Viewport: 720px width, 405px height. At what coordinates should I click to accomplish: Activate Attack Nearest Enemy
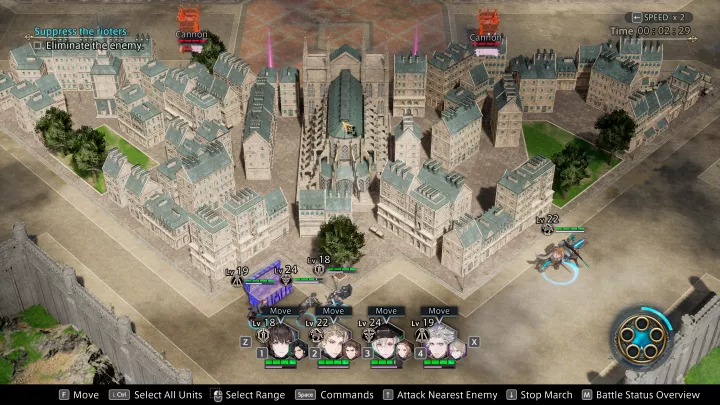coord(440,395)
